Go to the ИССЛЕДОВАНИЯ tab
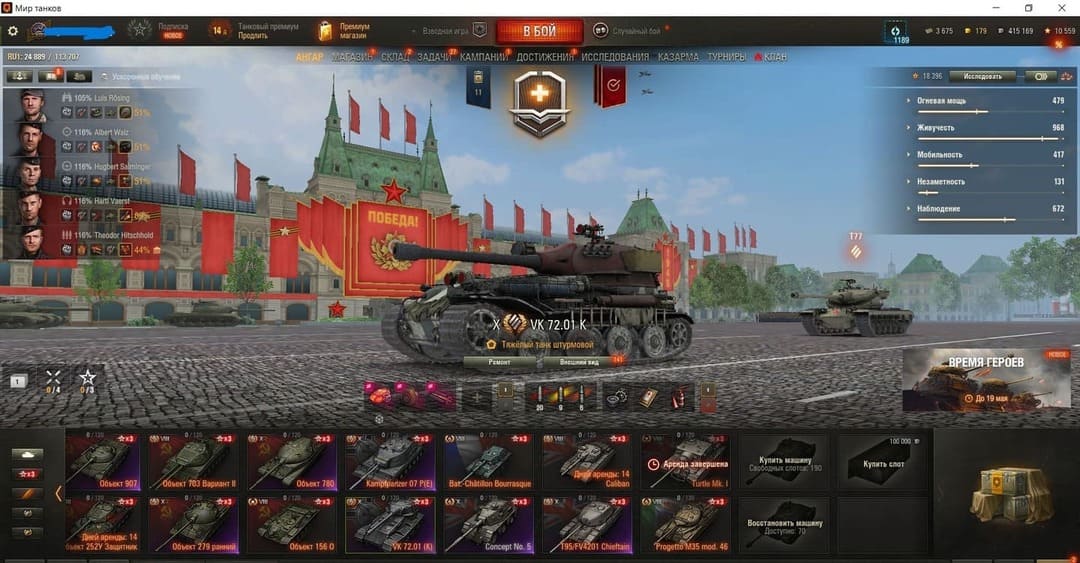 615,57
